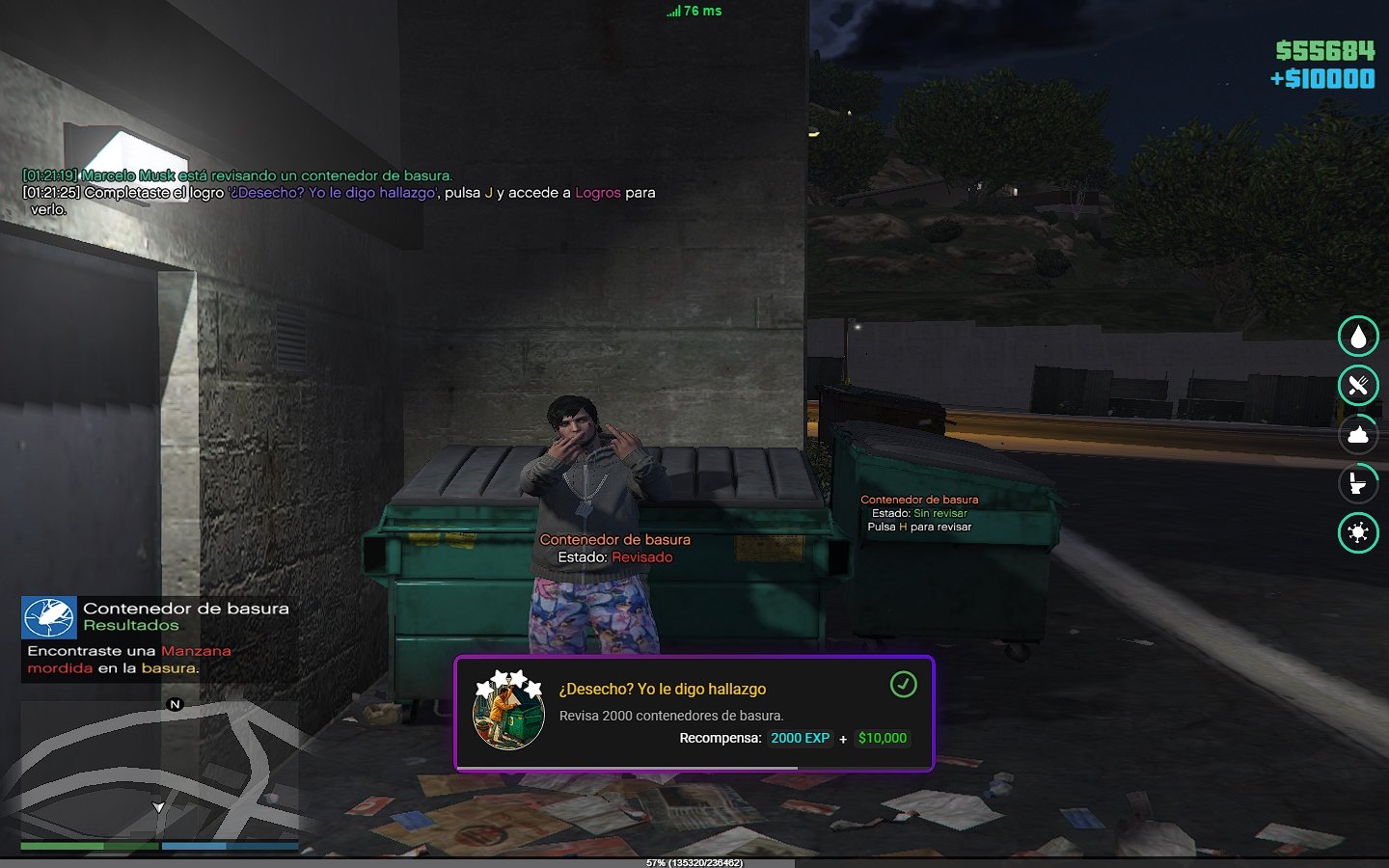
Task: Select the toilet status icon
Action: pyautogui.click(x=1358, y=483)
